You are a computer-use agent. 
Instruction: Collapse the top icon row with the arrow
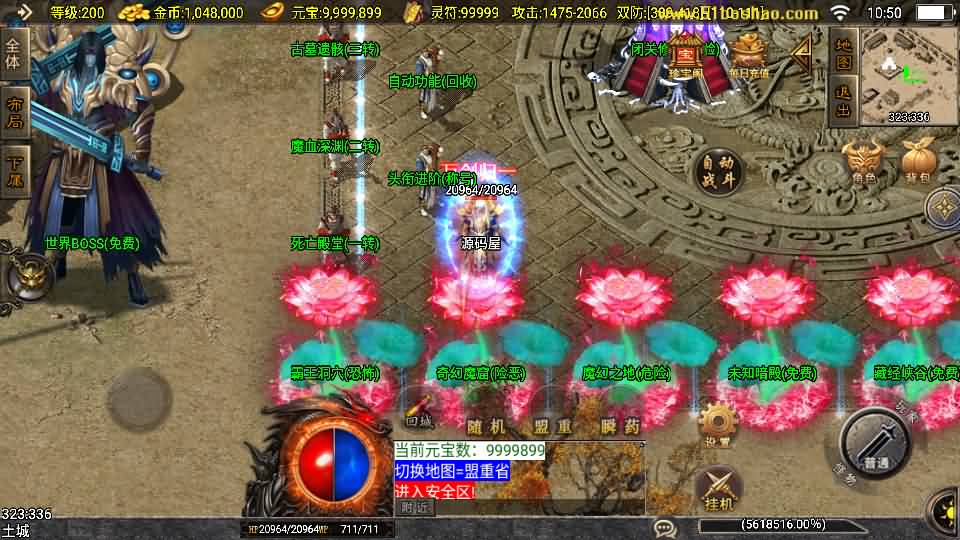(803, 52)
